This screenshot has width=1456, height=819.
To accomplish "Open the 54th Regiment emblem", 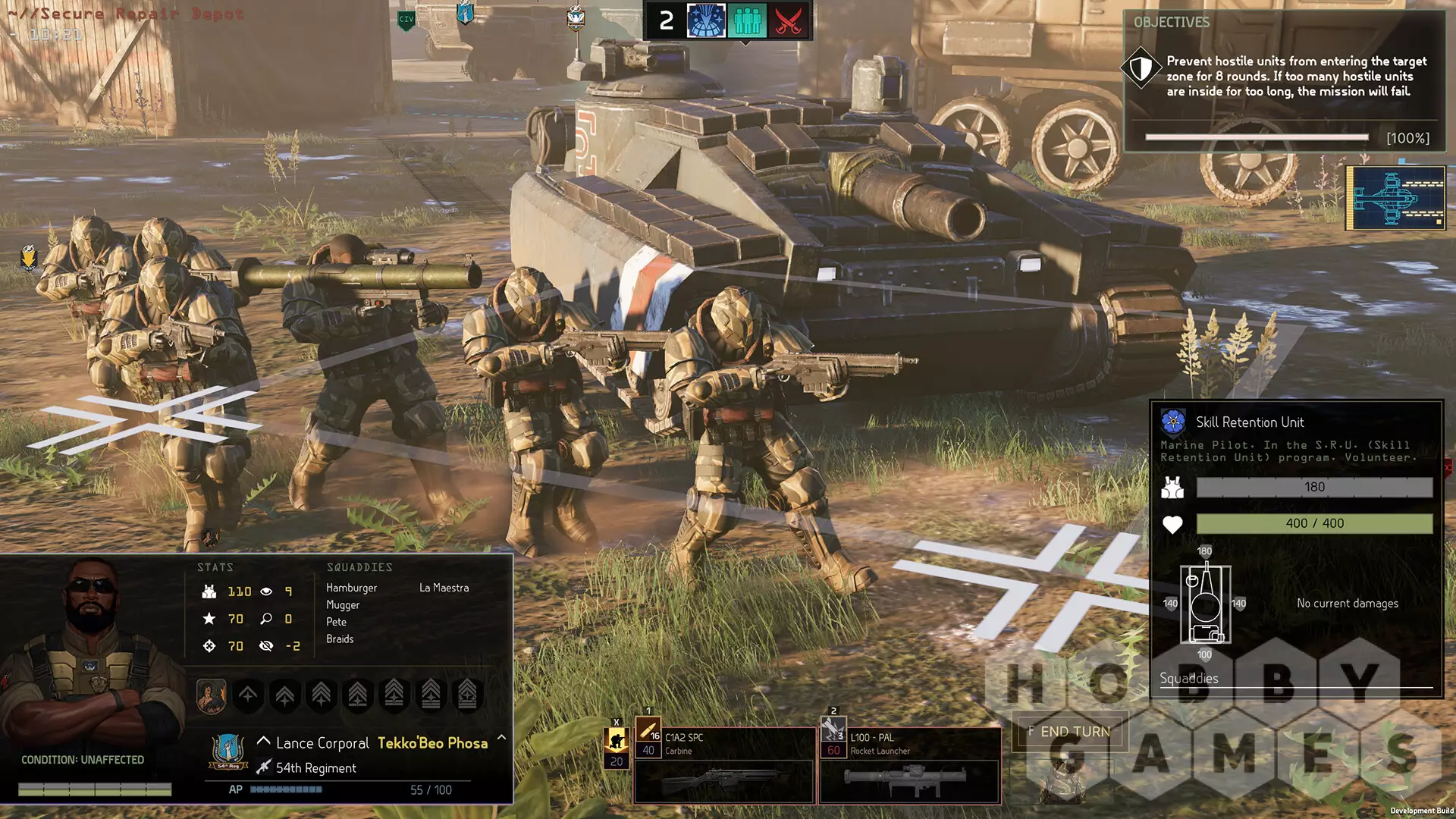I will [x=227, y=752].
